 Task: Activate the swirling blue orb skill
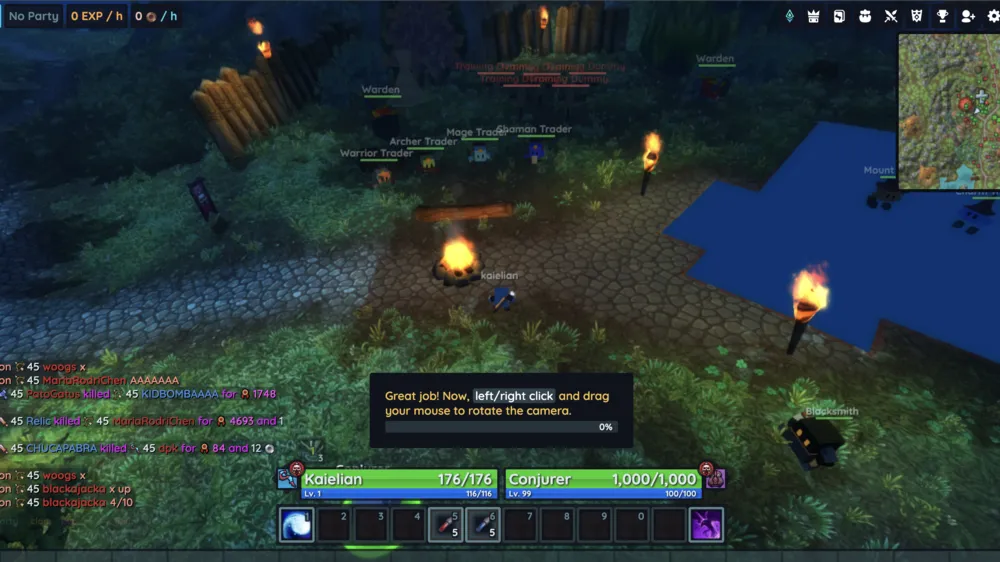point(296,524)
